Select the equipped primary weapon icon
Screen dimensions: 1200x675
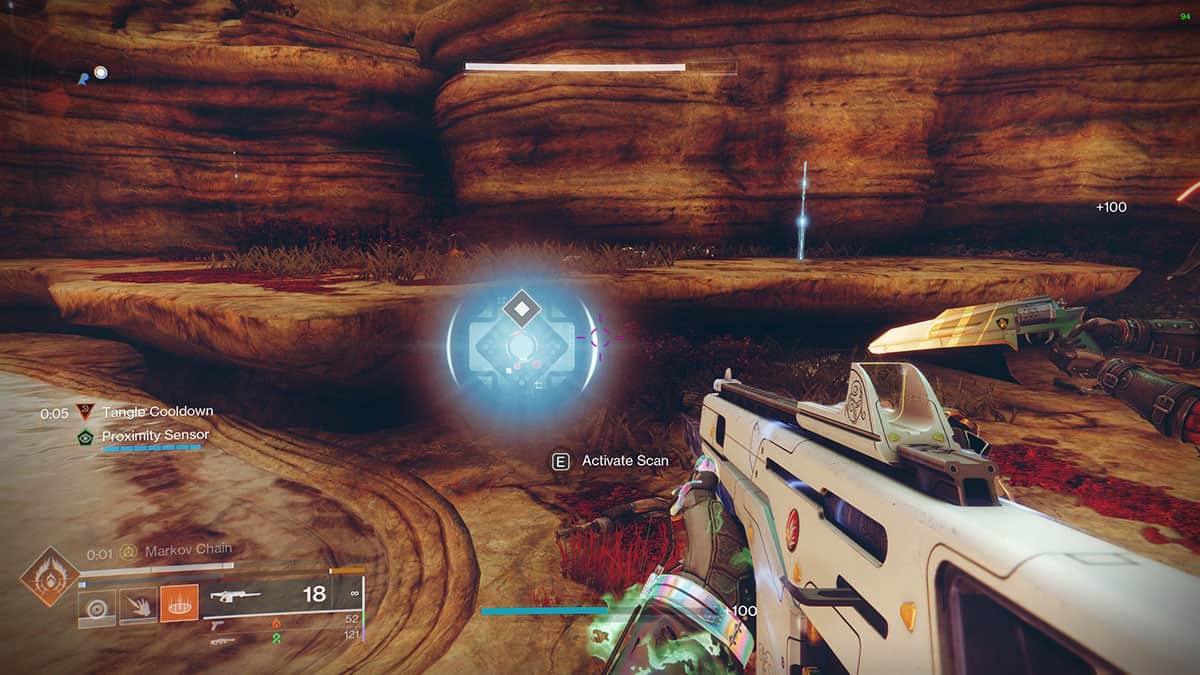click(233, 596)
